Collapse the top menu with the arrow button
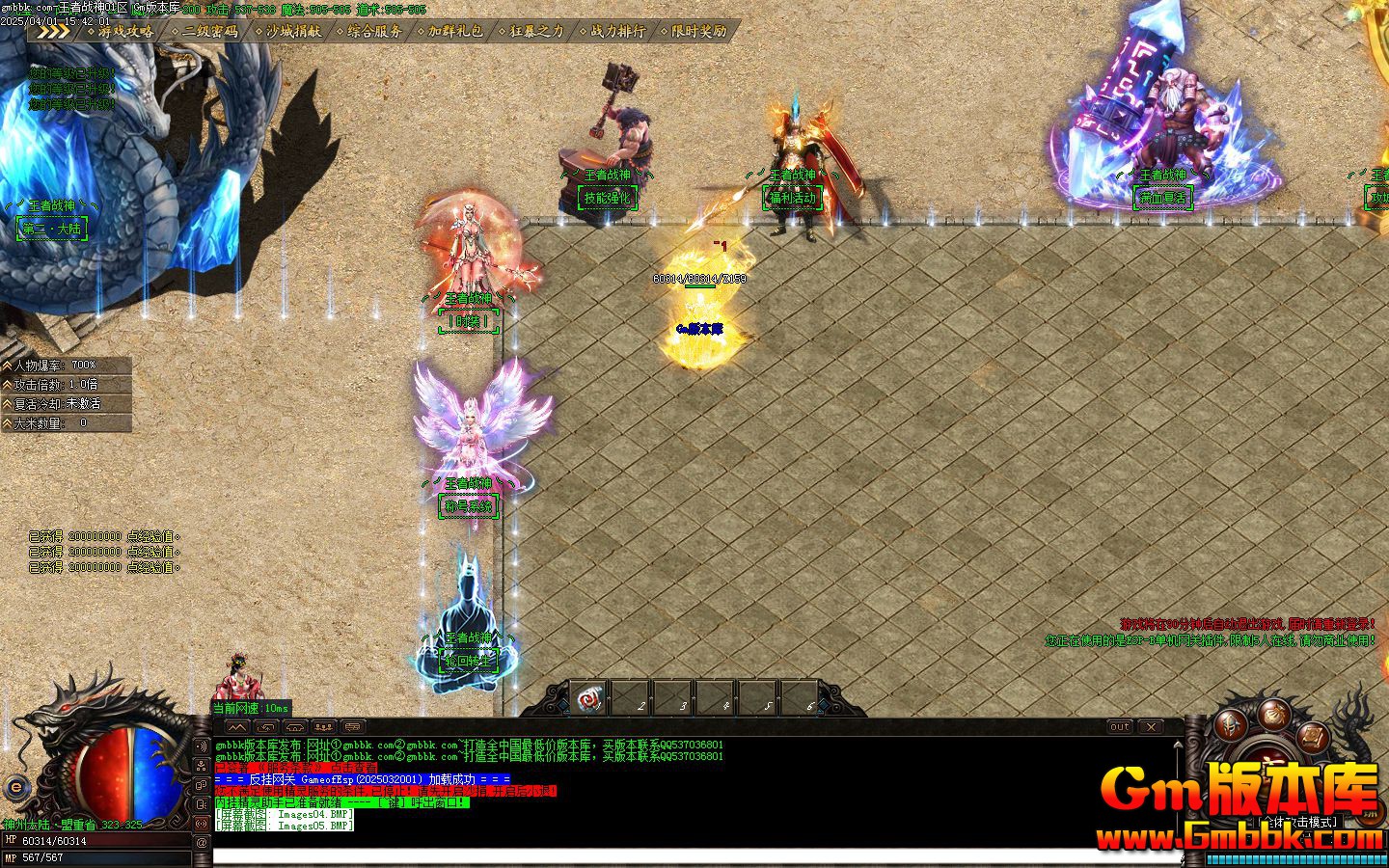 [x=54, y=31]
